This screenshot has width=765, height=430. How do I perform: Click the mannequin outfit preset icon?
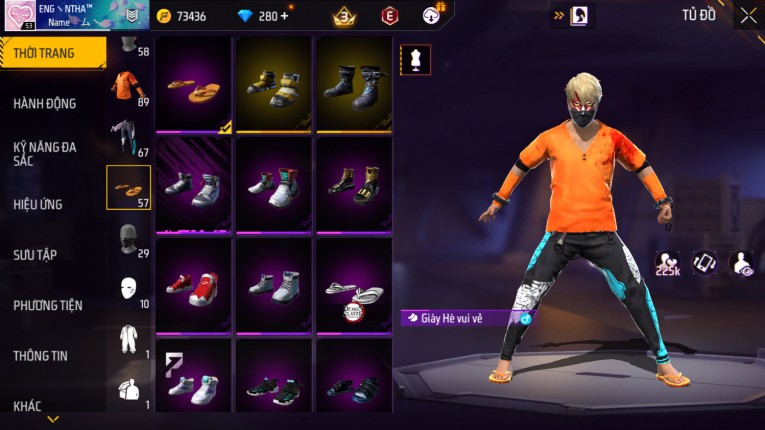click(x=415, y=59)
